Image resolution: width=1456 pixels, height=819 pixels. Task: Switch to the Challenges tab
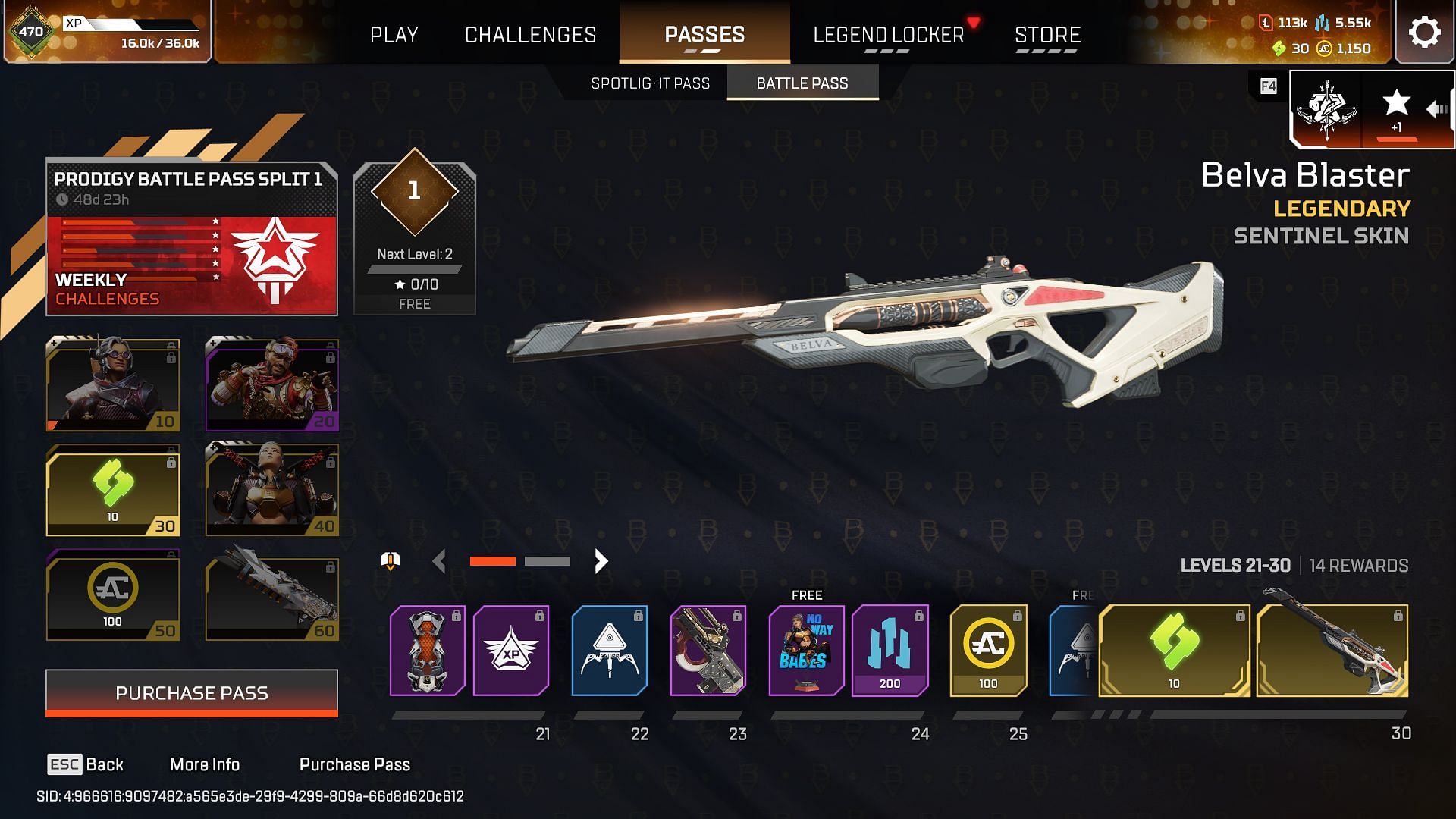click(530, 35)
